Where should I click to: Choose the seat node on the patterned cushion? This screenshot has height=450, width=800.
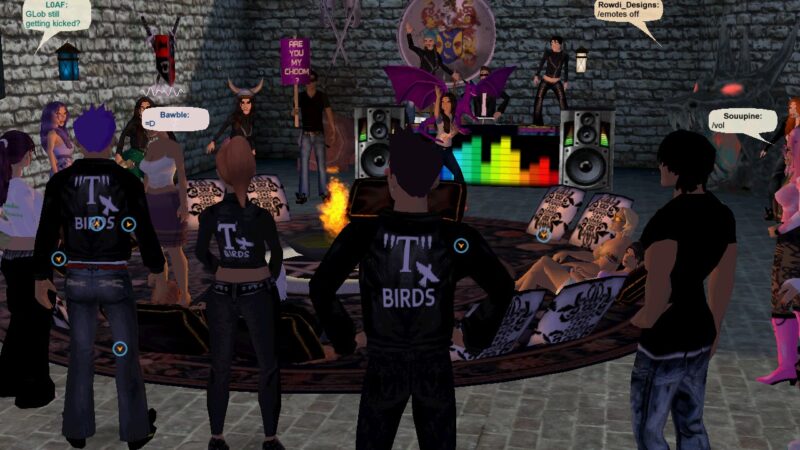point(543,235)
